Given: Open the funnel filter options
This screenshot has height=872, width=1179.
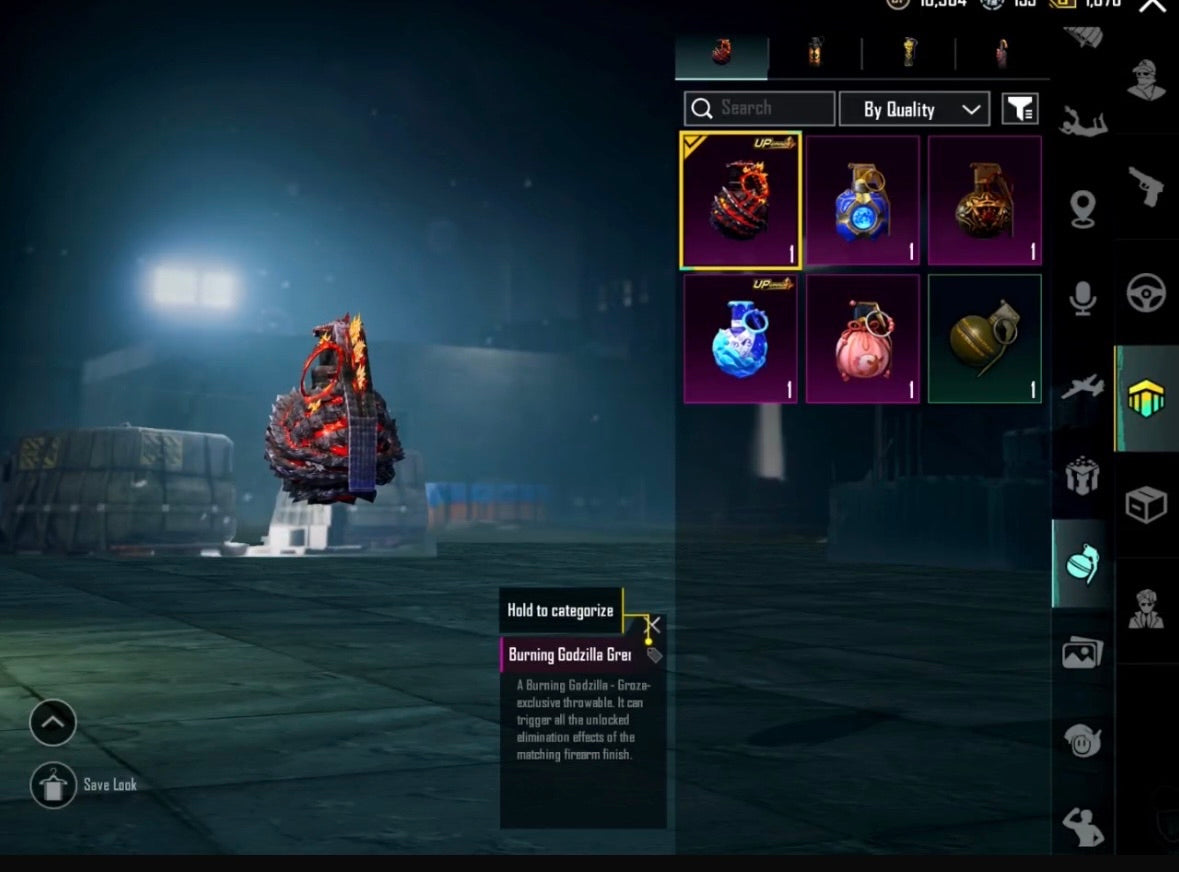Looking at the screenshot, I should (1020, 109).
